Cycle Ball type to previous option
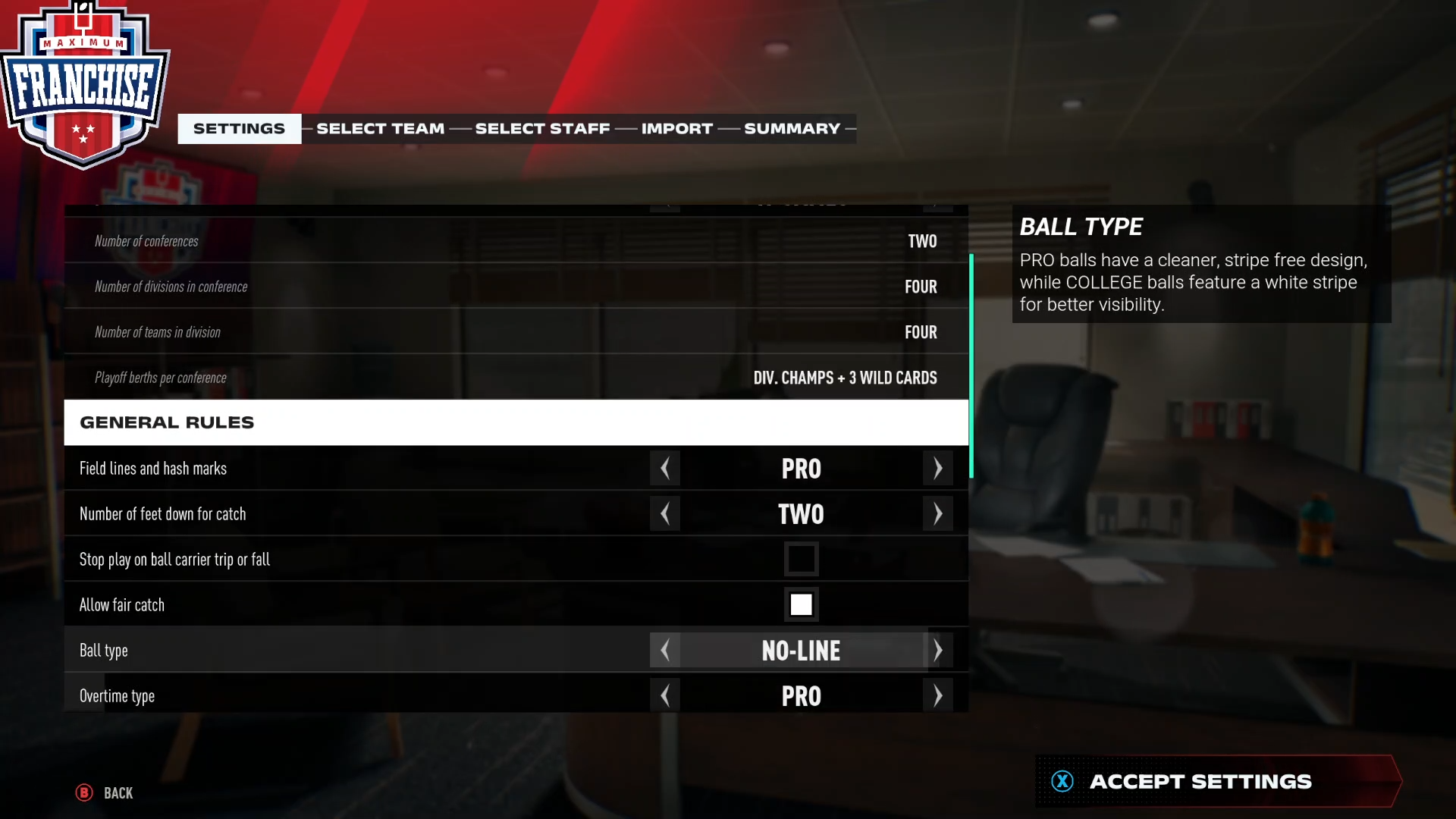The width and height of the screenshot is (1456, 819). pyautogui.click(x=665, y=651)
